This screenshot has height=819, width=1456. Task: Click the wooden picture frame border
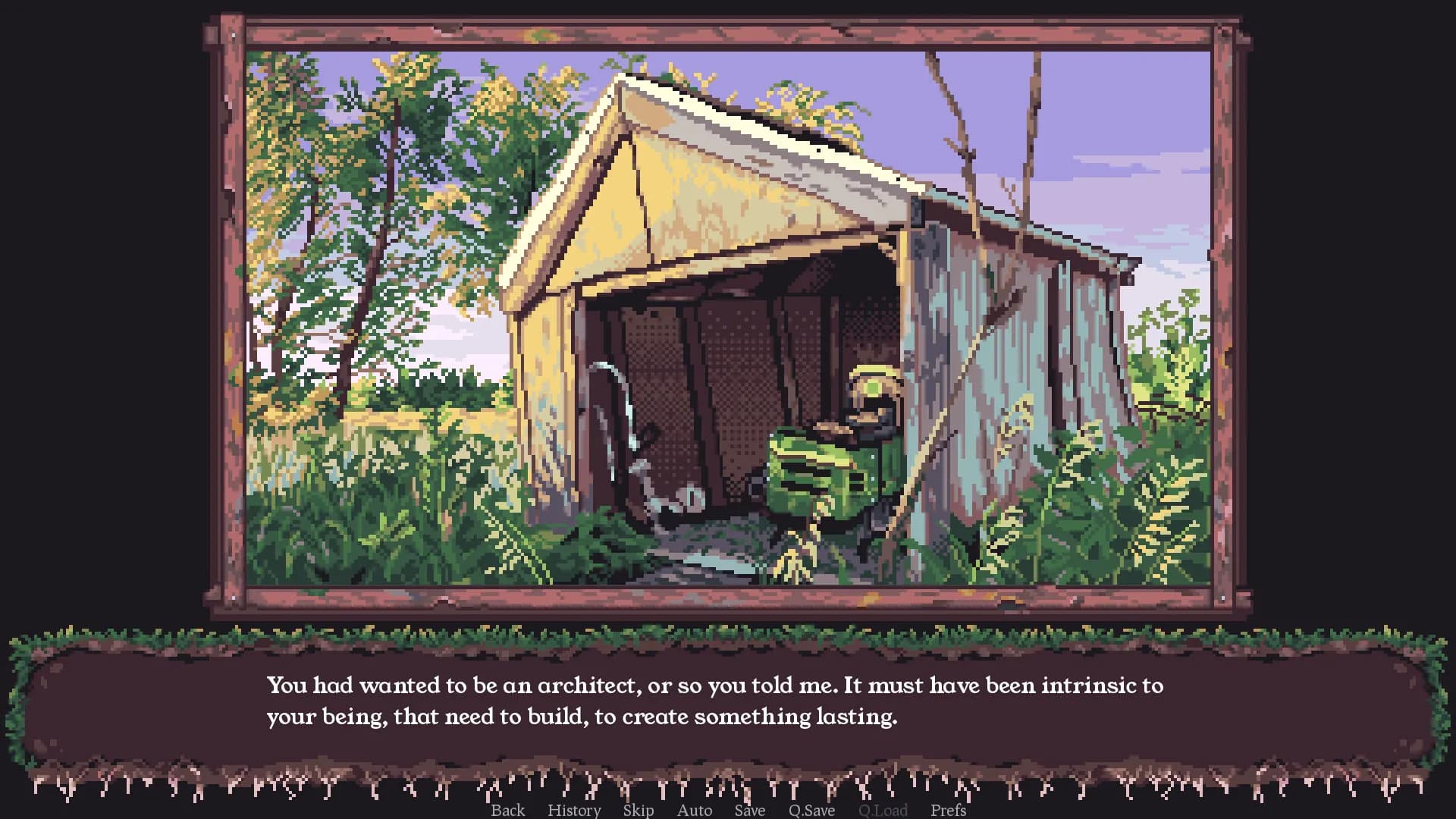tap(728, 30)
